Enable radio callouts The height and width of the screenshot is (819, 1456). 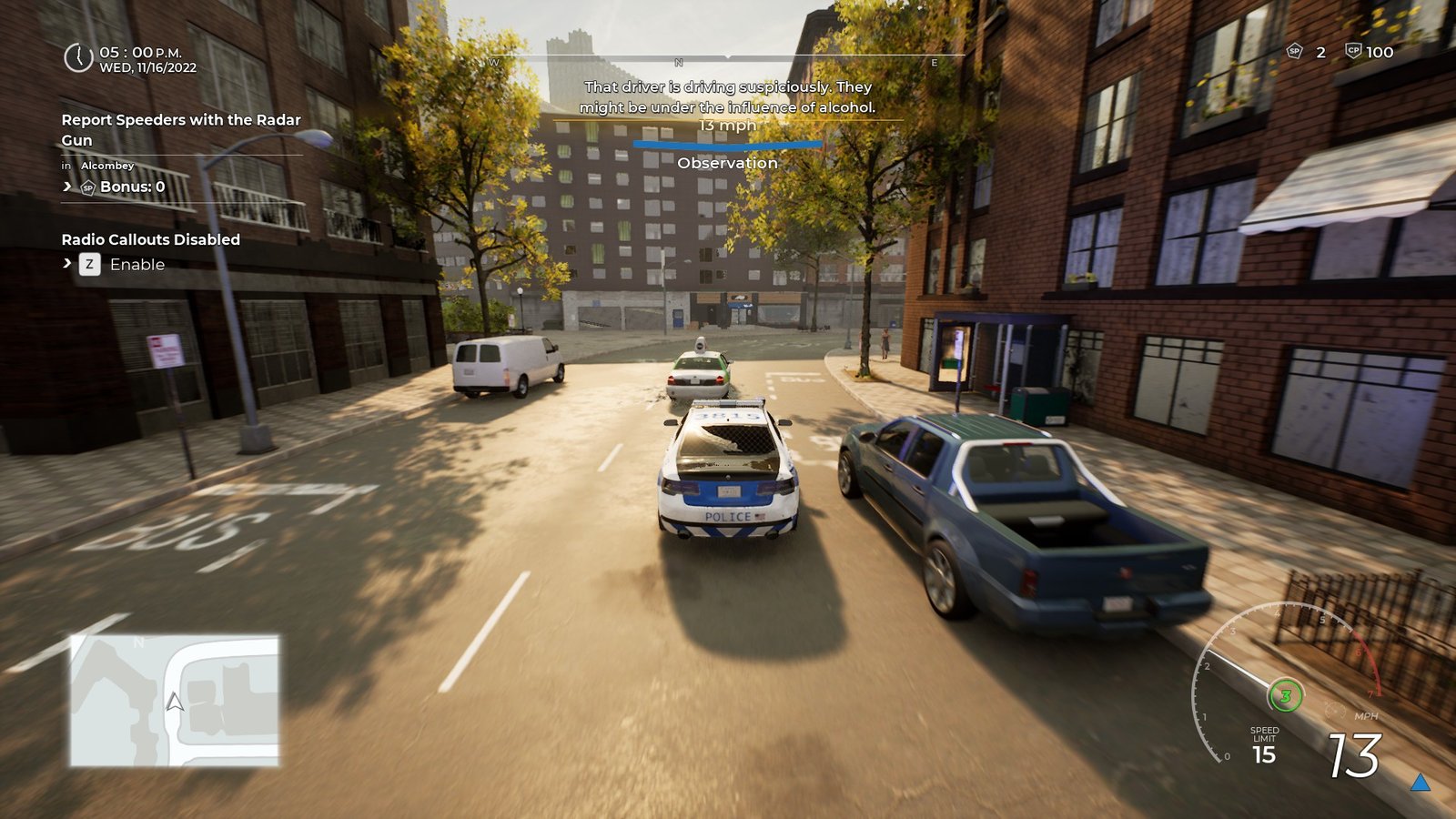pos(136,265)
